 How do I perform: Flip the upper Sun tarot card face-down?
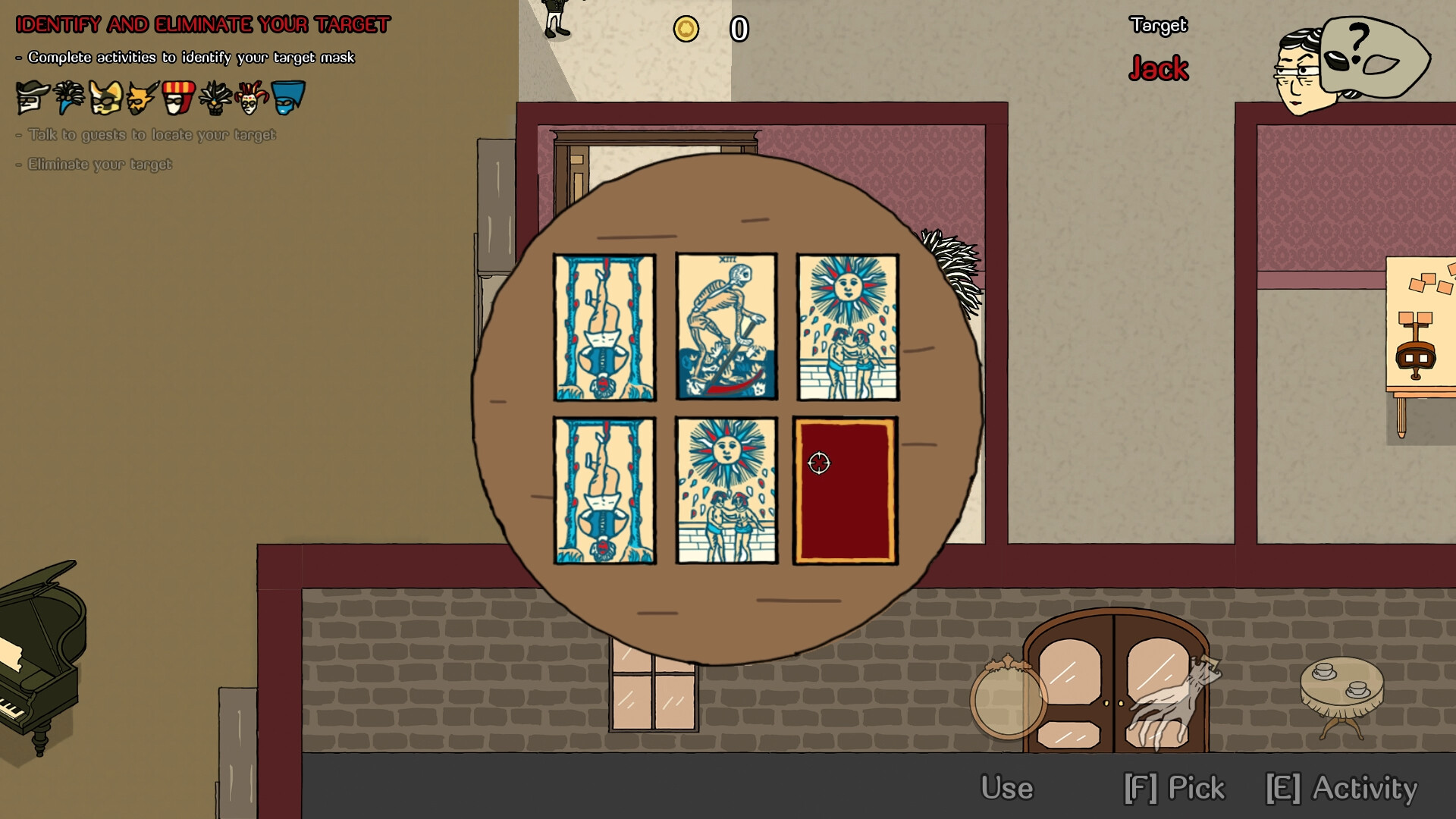click(846, 328)
